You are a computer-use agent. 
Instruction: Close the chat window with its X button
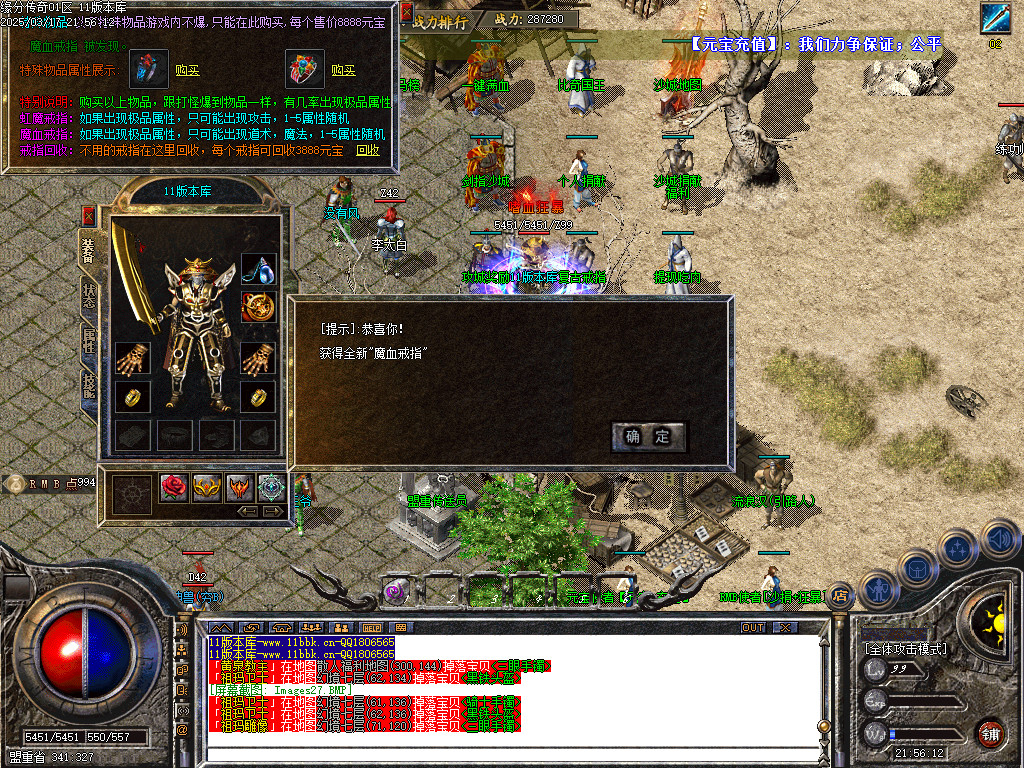click(786, 627)
